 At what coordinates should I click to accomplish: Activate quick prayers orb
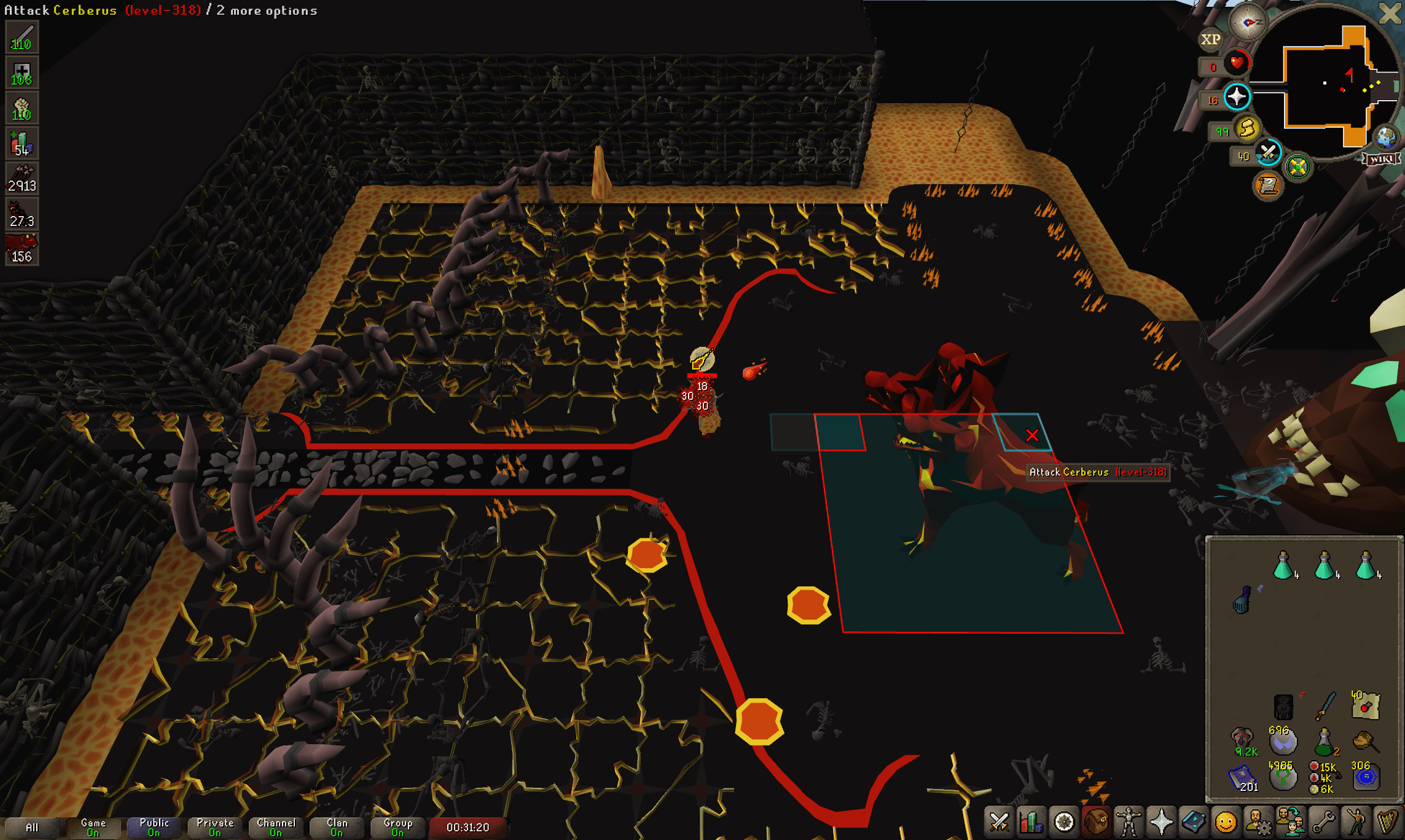tap(1237, 97)
